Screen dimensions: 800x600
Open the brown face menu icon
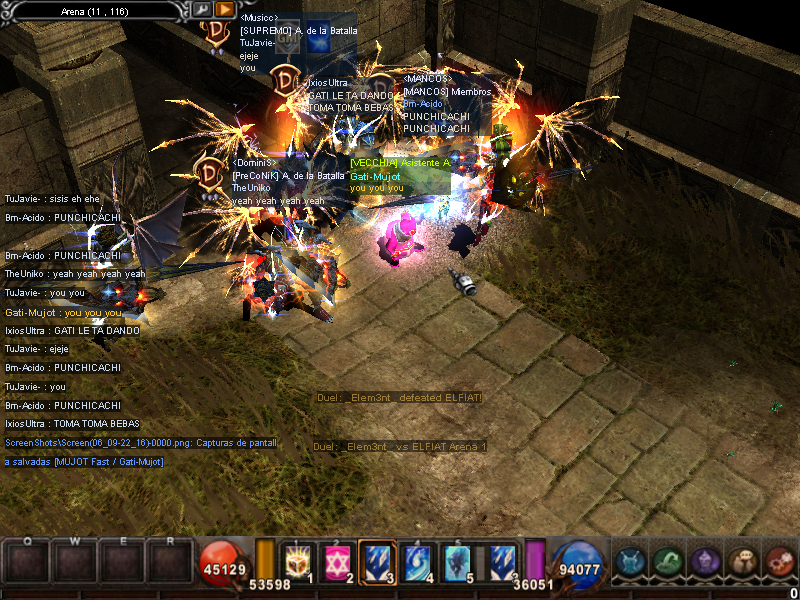click(x=742, y=562)
